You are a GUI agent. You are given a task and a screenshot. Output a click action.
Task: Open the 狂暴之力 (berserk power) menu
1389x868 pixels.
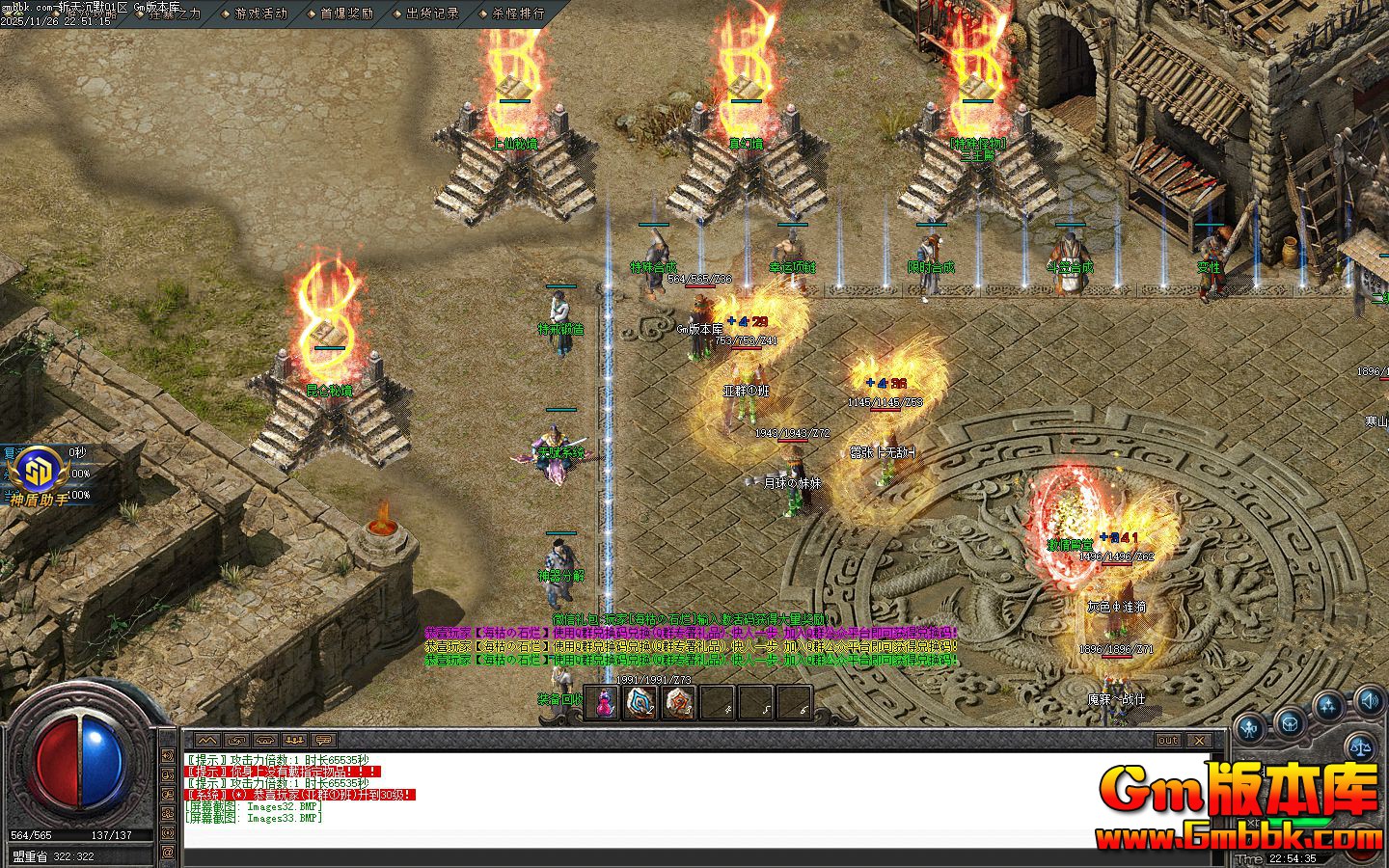[x=175, y=14]
